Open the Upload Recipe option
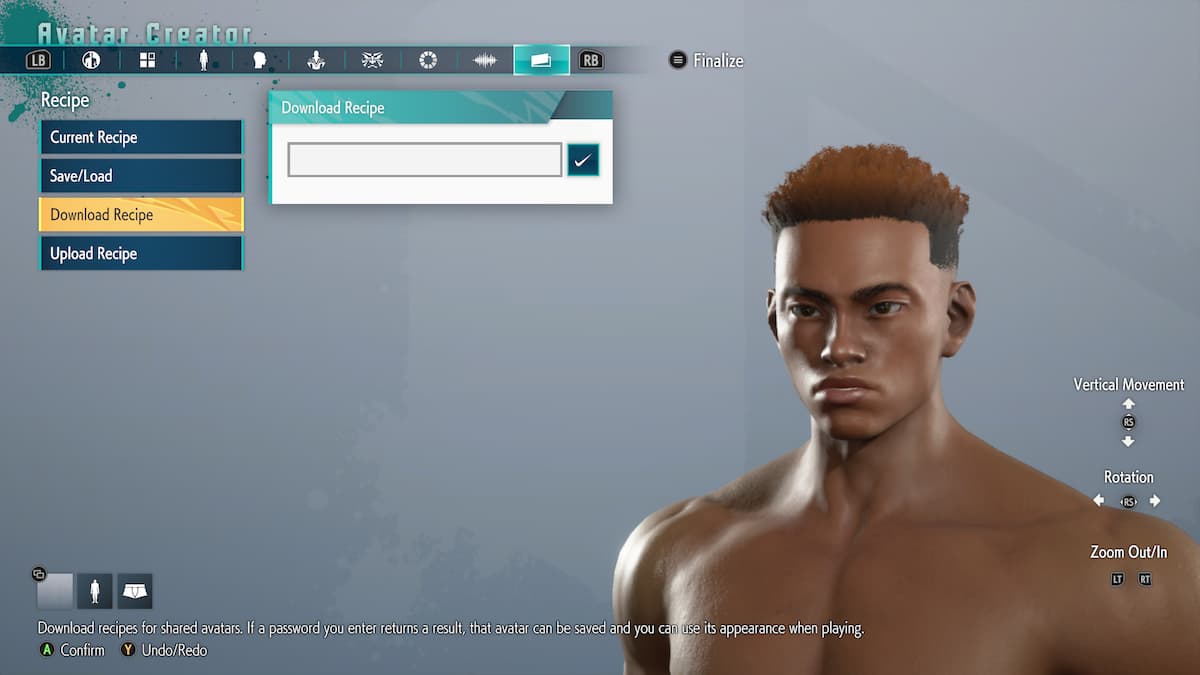Screen dimensions: 1200x675 pyautogui.click(x=140, y=254)
